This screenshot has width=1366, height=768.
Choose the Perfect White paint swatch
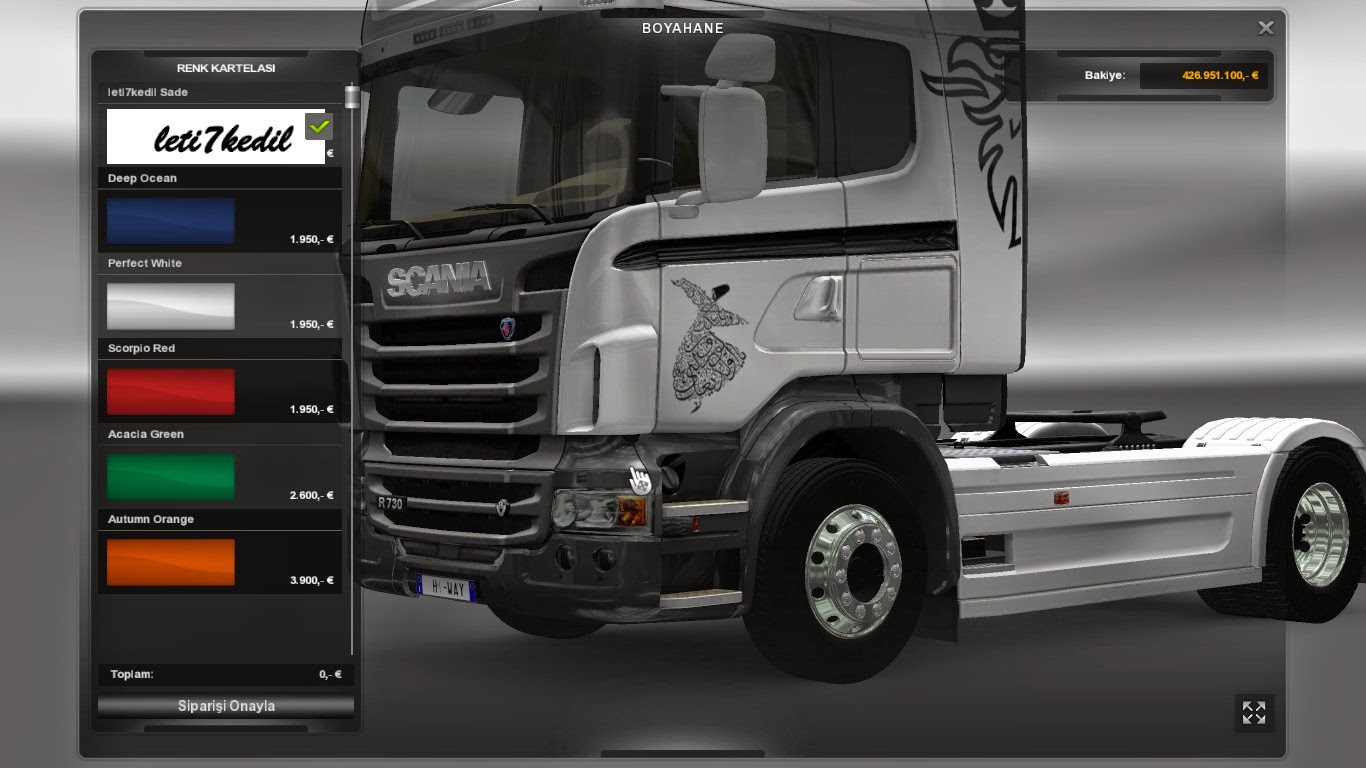tap(169, 305)
